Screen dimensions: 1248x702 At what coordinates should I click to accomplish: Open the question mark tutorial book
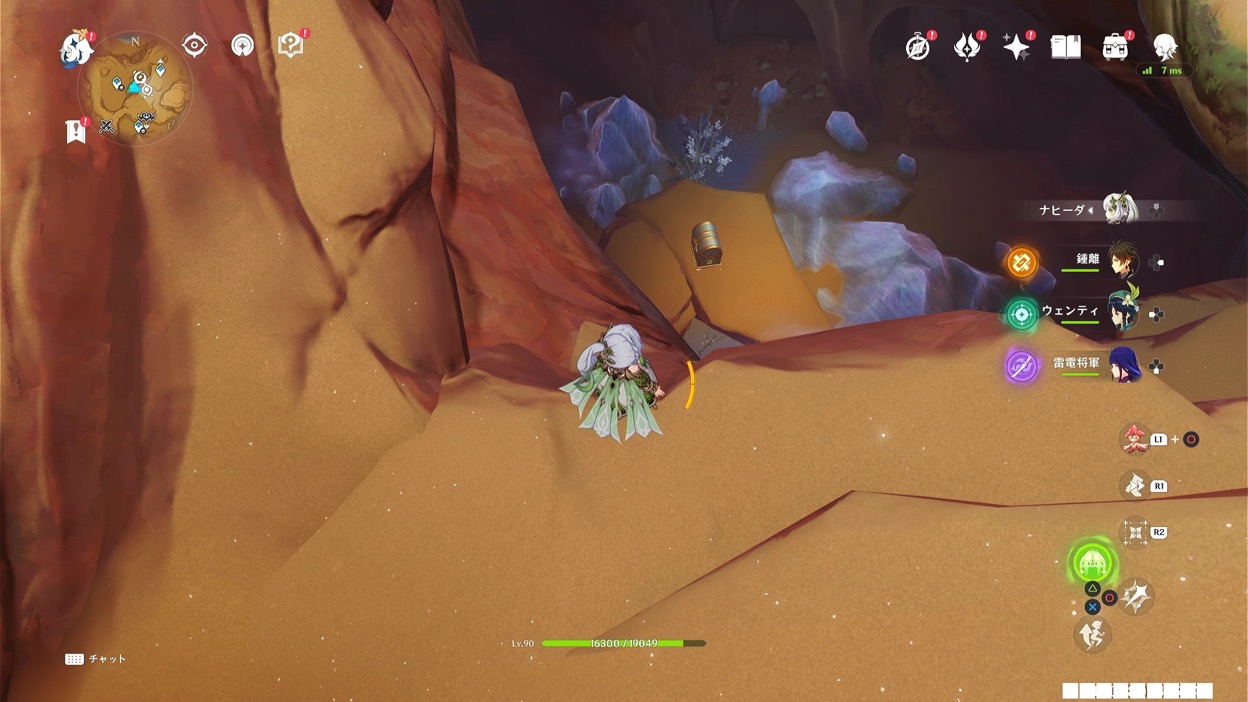point(290,45)
